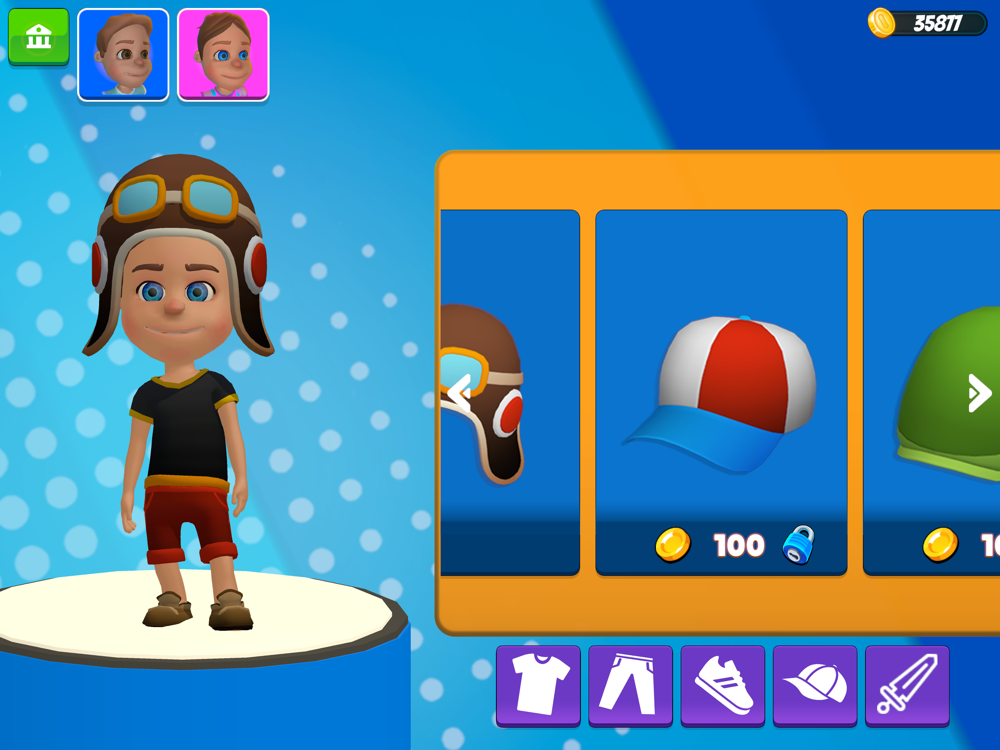Buy the red and white baseball cap
This screenshot has width=1000, height=750.
(721, 392)
